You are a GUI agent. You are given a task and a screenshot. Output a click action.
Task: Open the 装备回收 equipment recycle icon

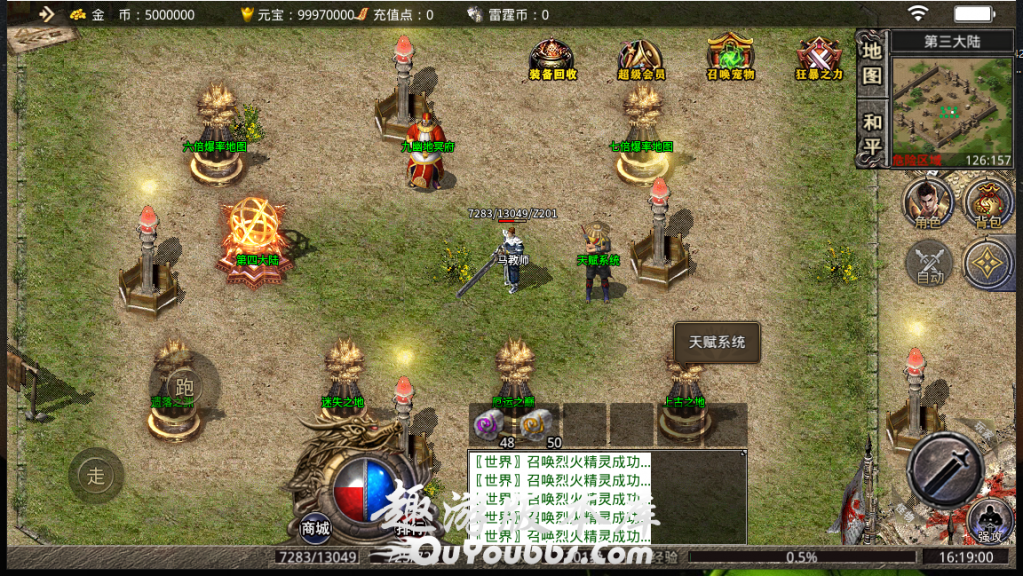pyautogui.click(x=552, y=58)
